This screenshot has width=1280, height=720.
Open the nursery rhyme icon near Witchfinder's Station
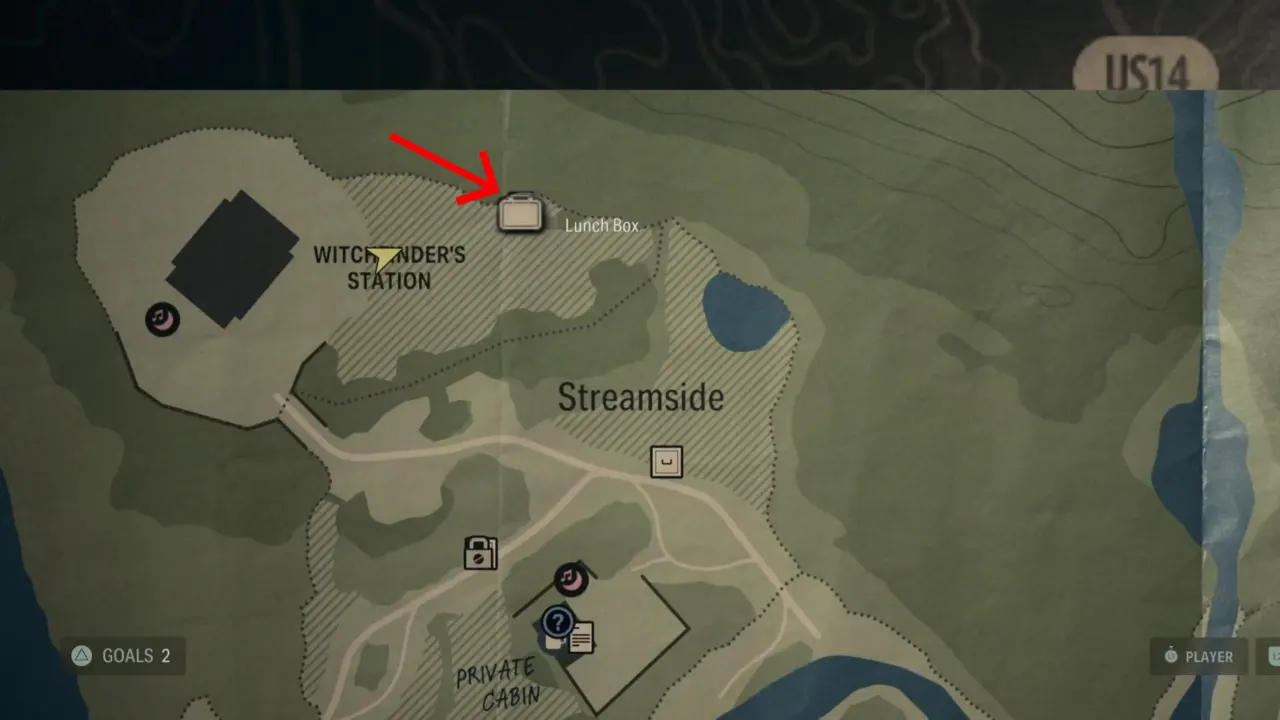tap(161, 319)
